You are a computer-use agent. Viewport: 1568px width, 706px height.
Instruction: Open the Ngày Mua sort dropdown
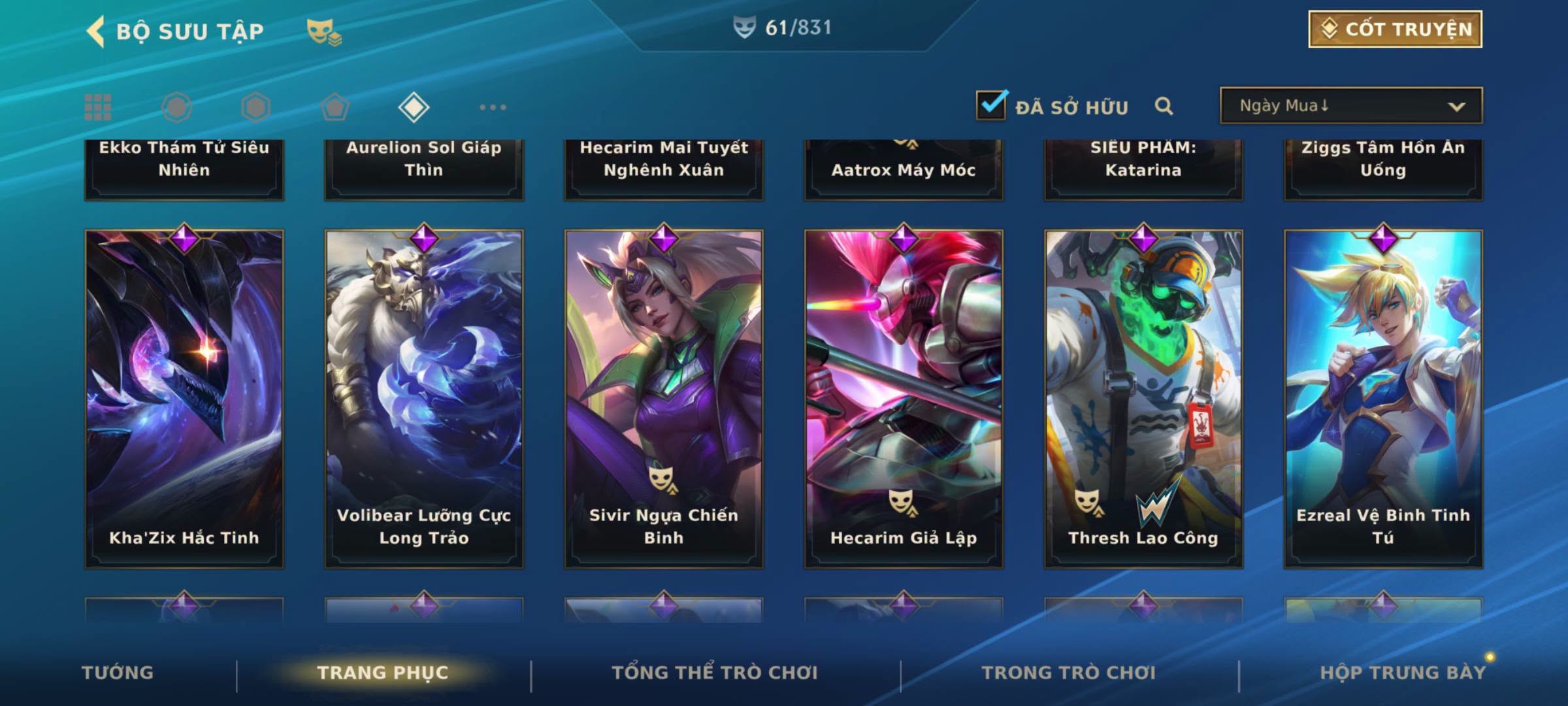(x=1350, y=106)
